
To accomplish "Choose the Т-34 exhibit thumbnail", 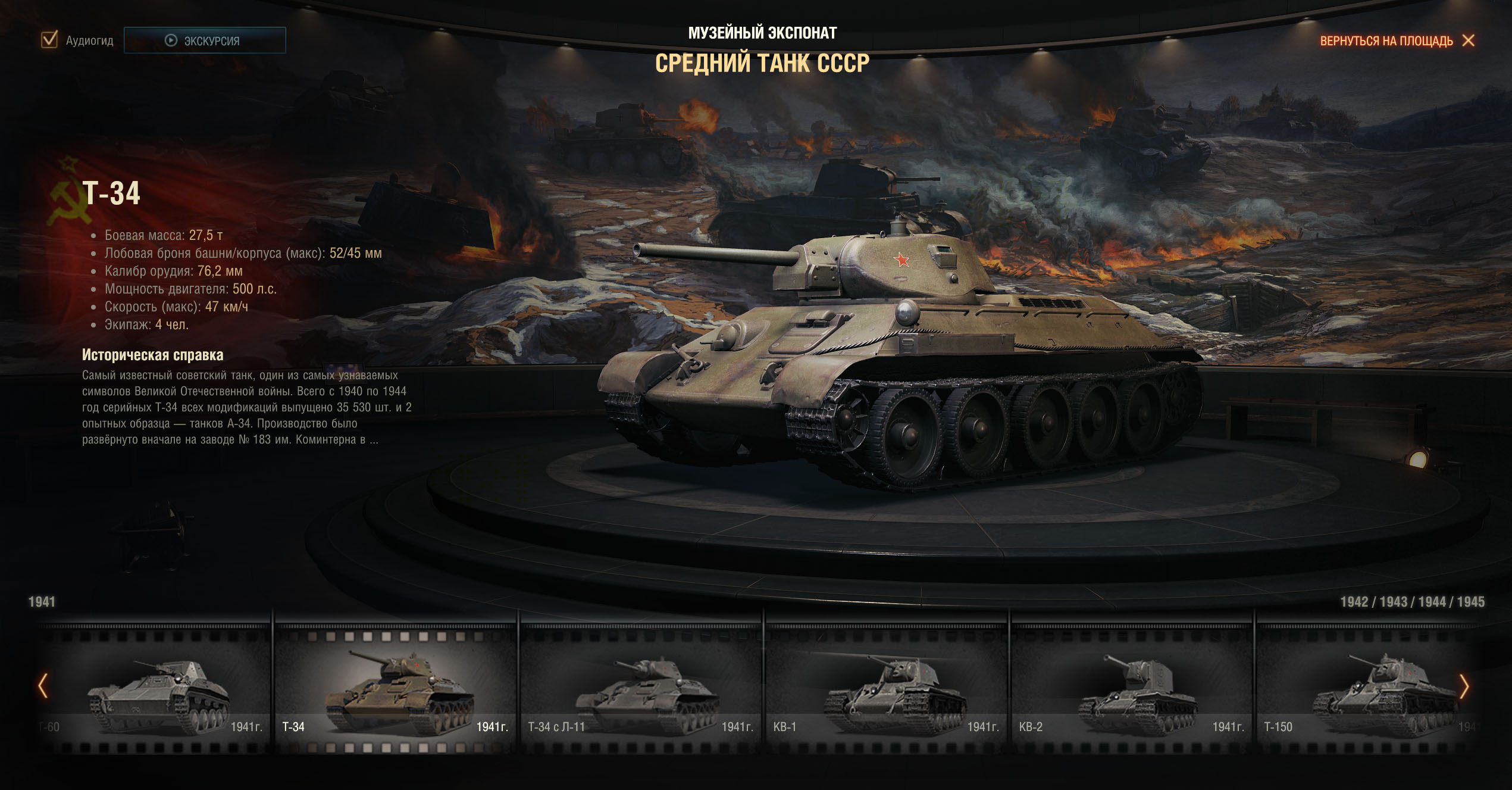I will 395,691.
